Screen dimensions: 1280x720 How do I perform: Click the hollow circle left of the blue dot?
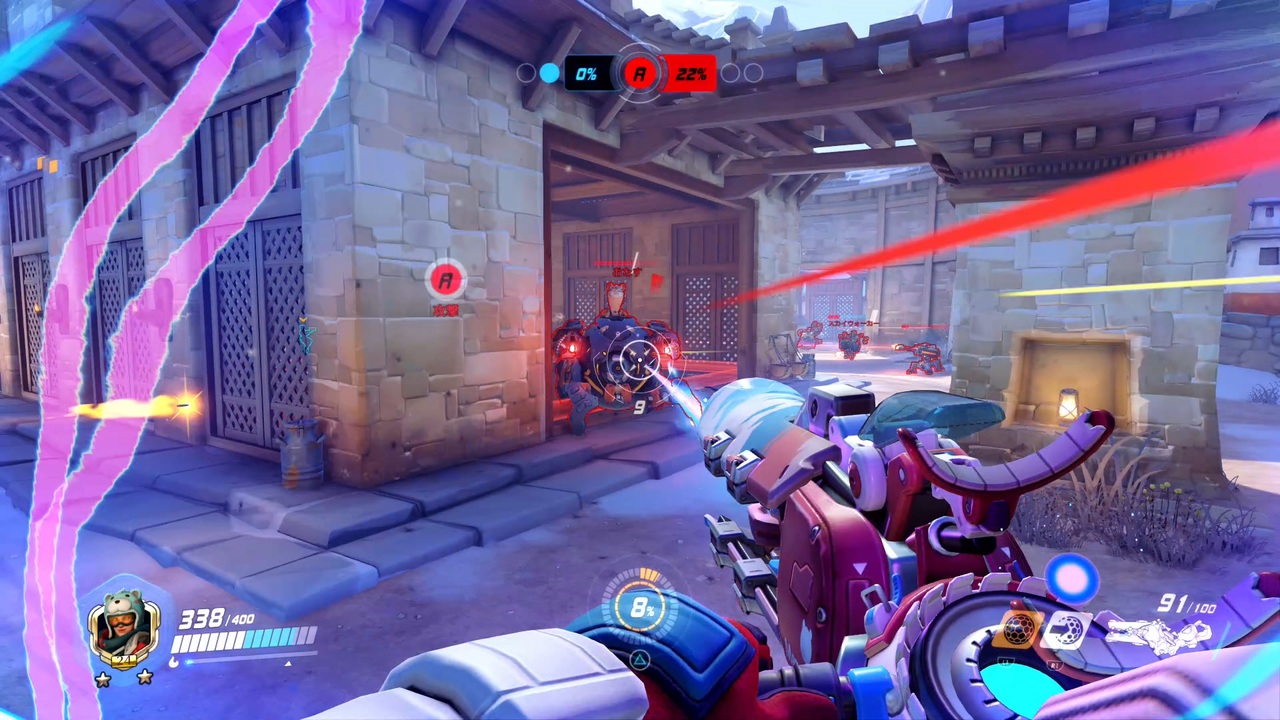click(524, 72)
